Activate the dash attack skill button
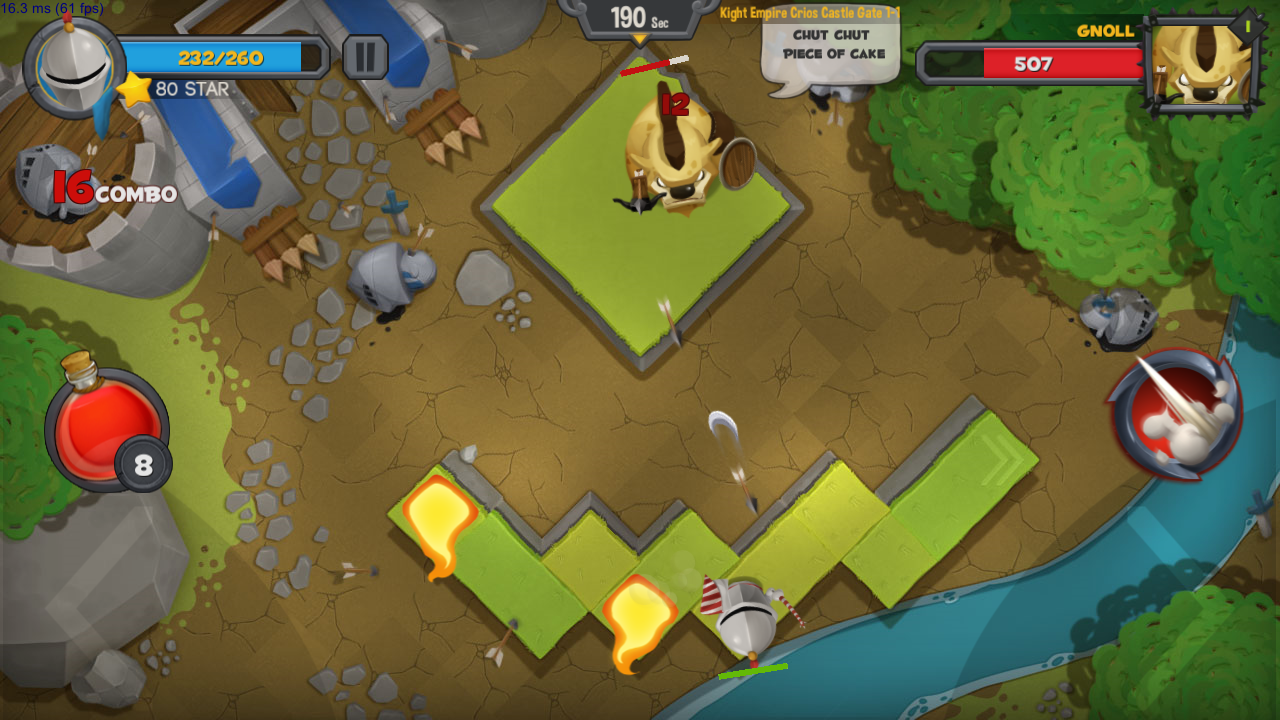Viewport: 1280px width, 720px height. [1177, 414]
